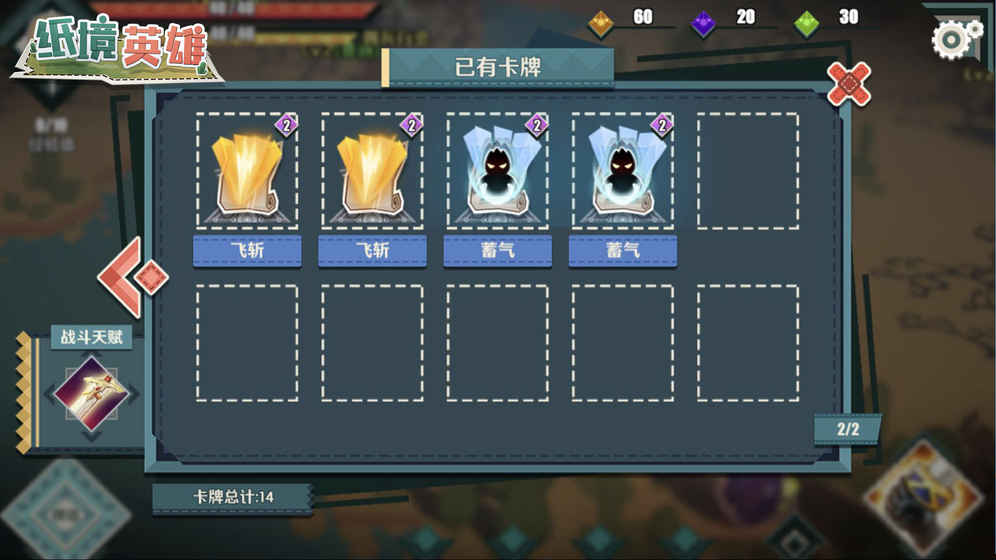
Task: Open the 战斗天赋 talent icon
Action: pos(89,394)
